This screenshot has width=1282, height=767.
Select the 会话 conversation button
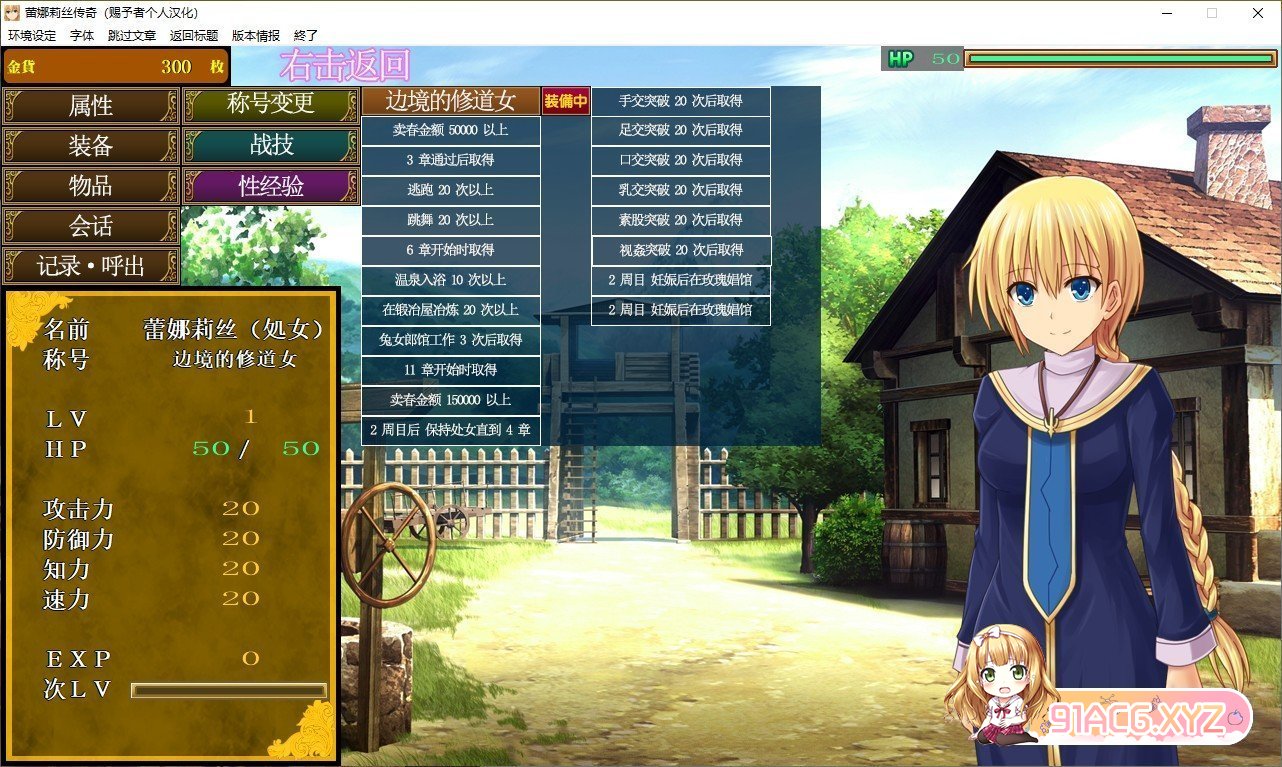pos(90,226)
